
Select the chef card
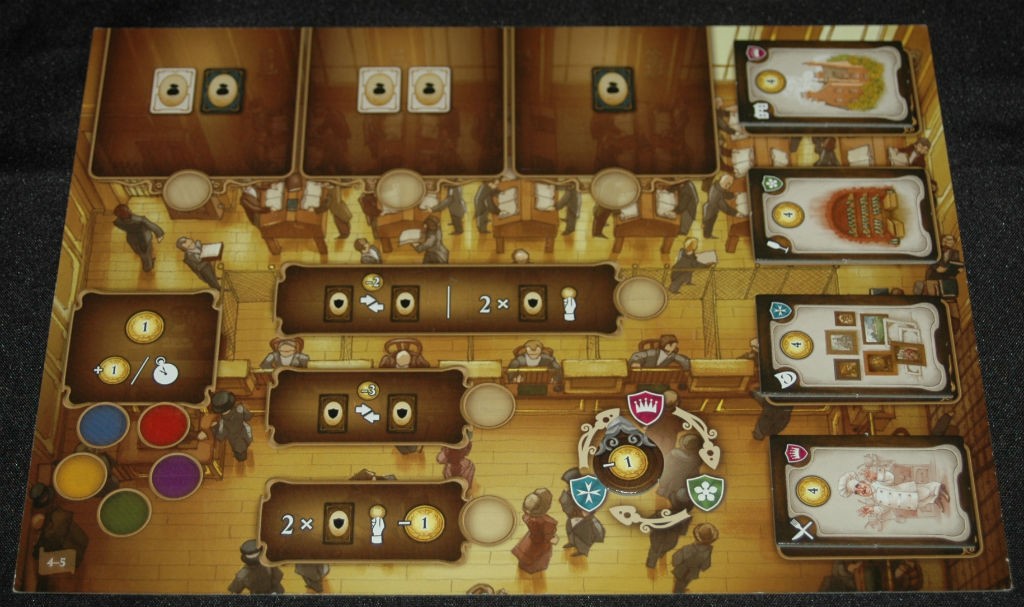875,494
